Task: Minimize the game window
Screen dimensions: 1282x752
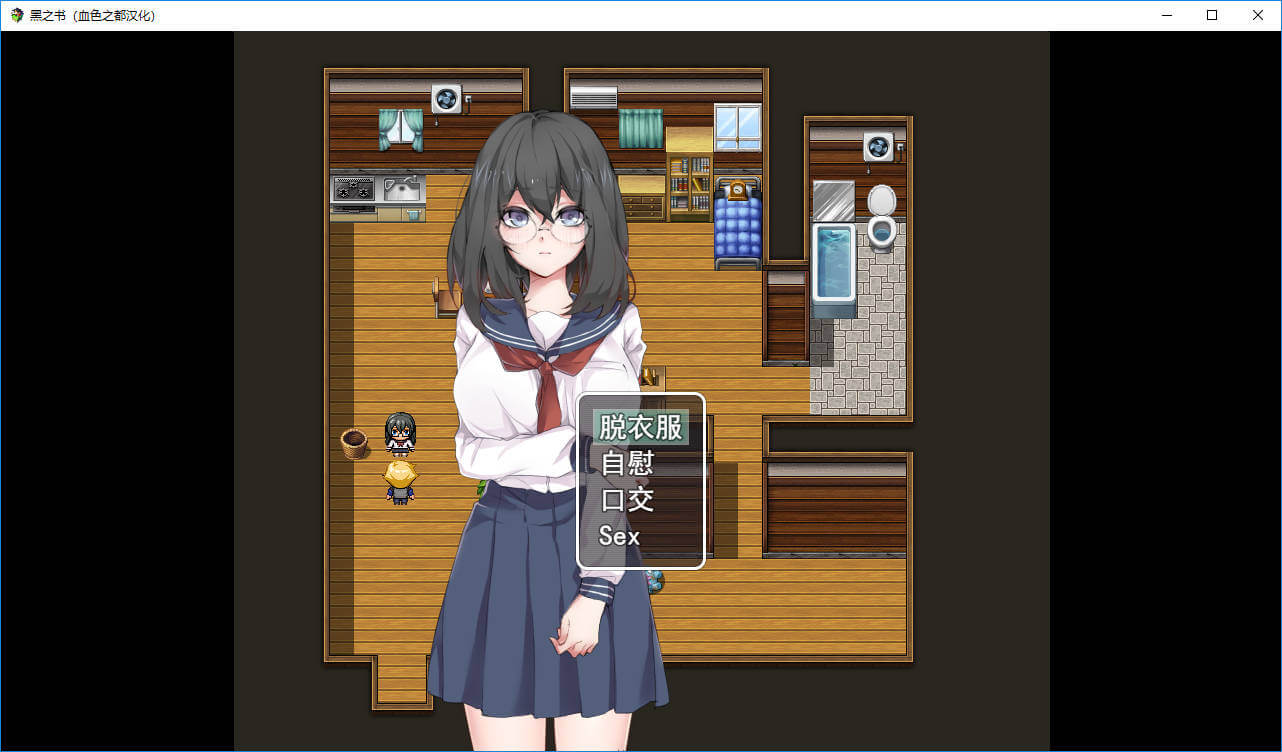Action: (x=1166, y=15)
